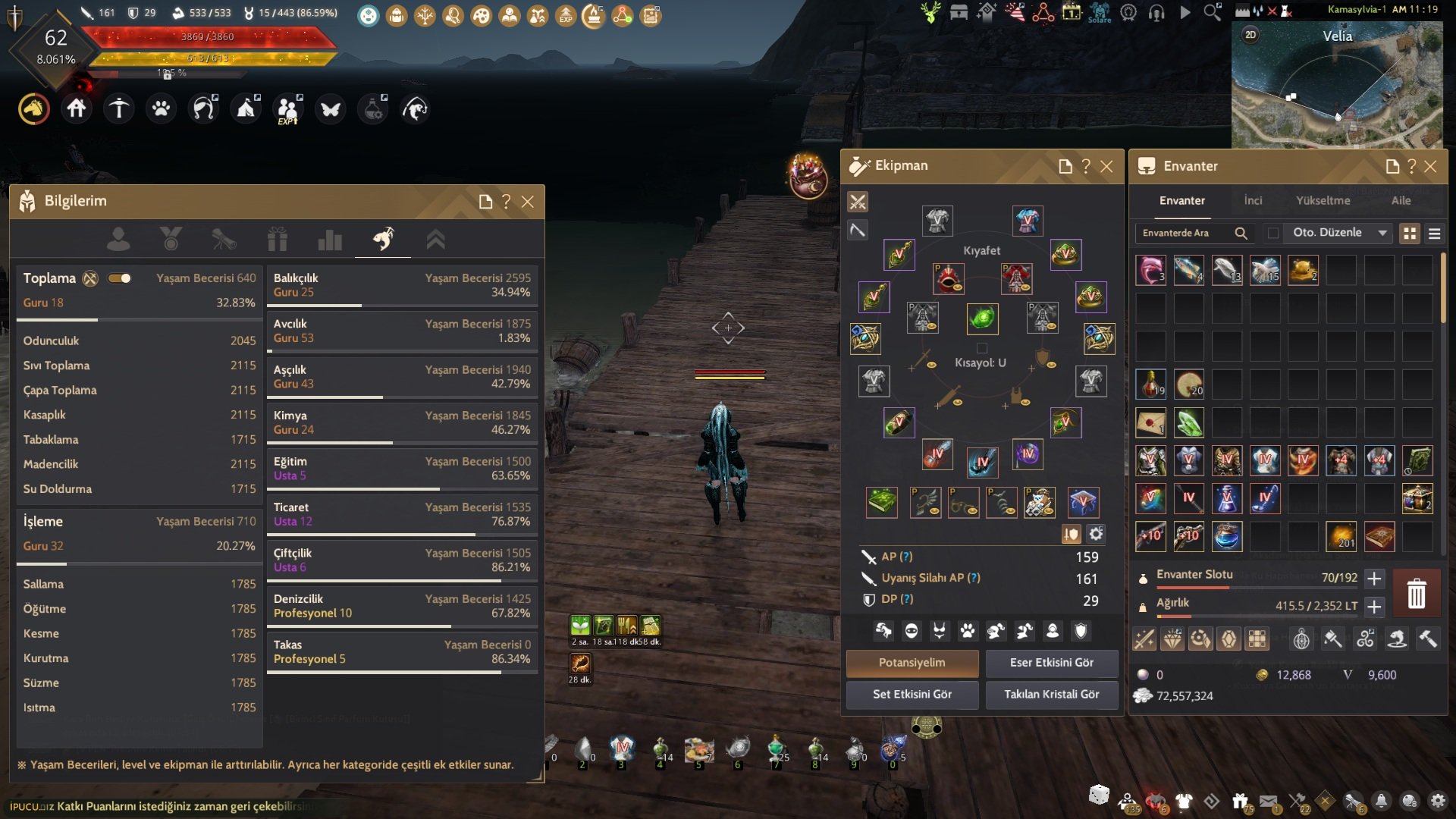Click the crystal gem icon in inventory toolbar
Viewport: 1456px width, 819px height.
click(1228, 639)
